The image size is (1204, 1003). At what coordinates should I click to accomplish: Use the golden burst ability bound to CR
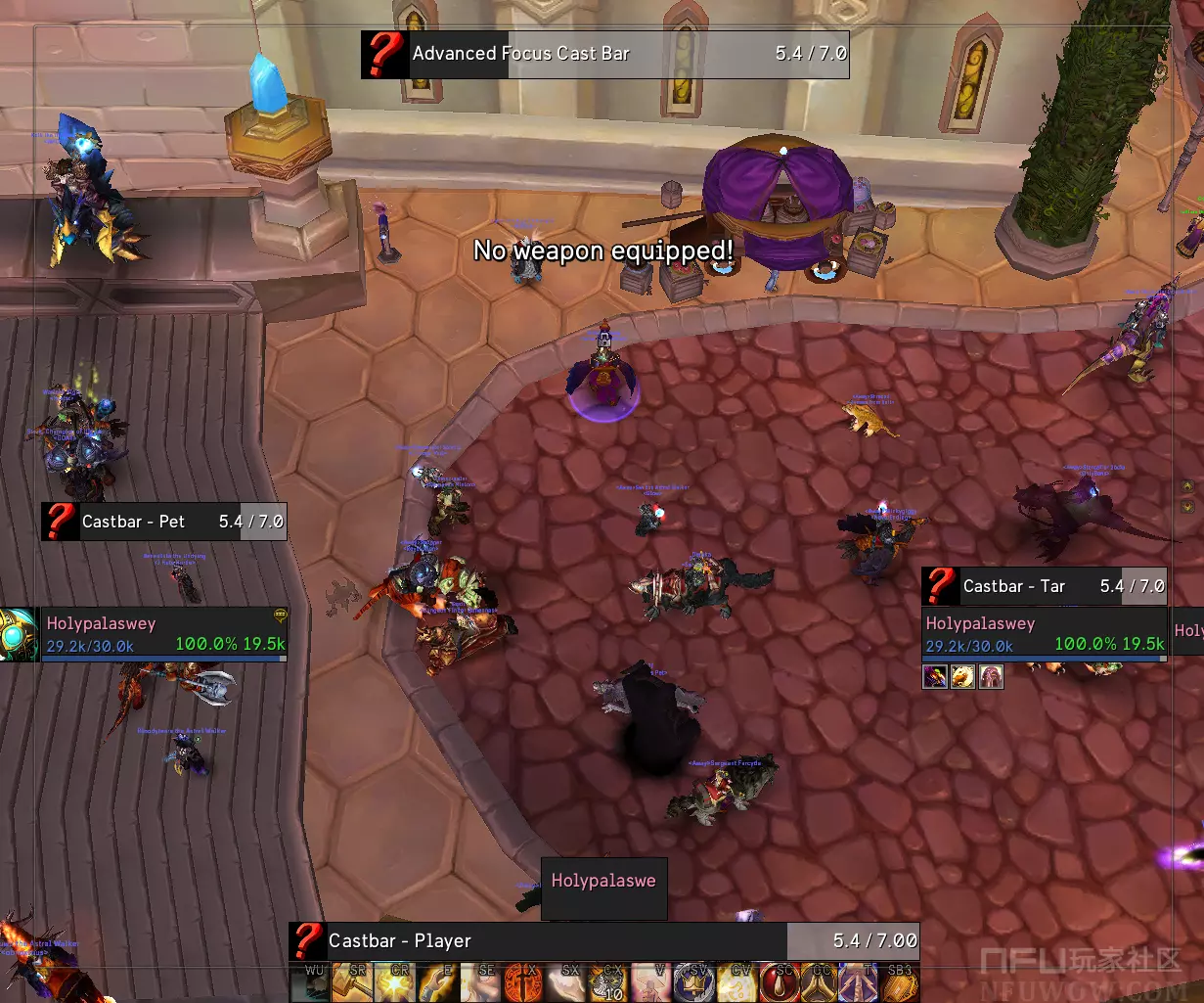point(395,983)
